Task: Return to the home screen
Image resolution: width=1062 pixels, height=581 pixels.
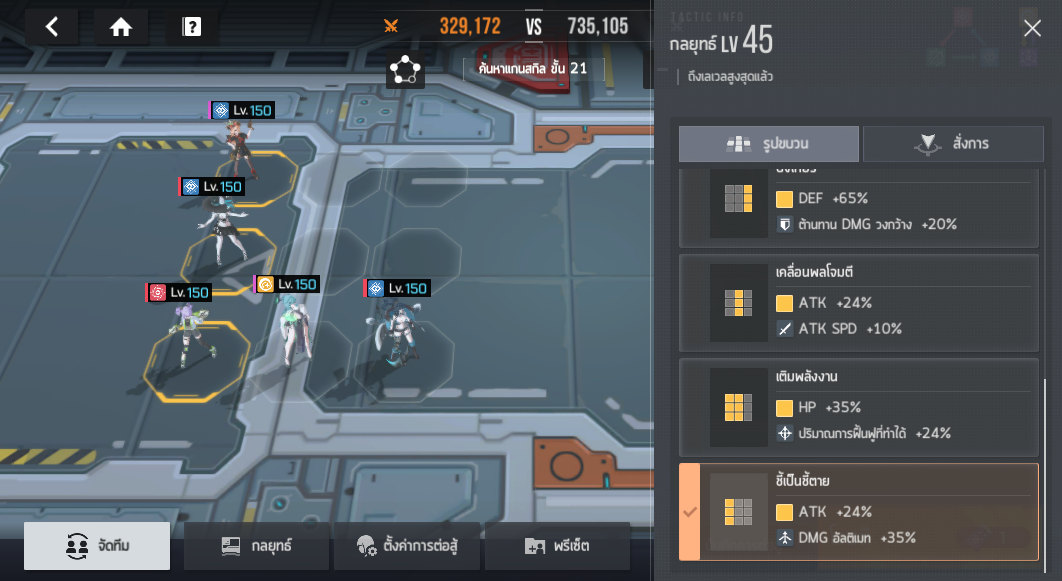Action: 121,27
